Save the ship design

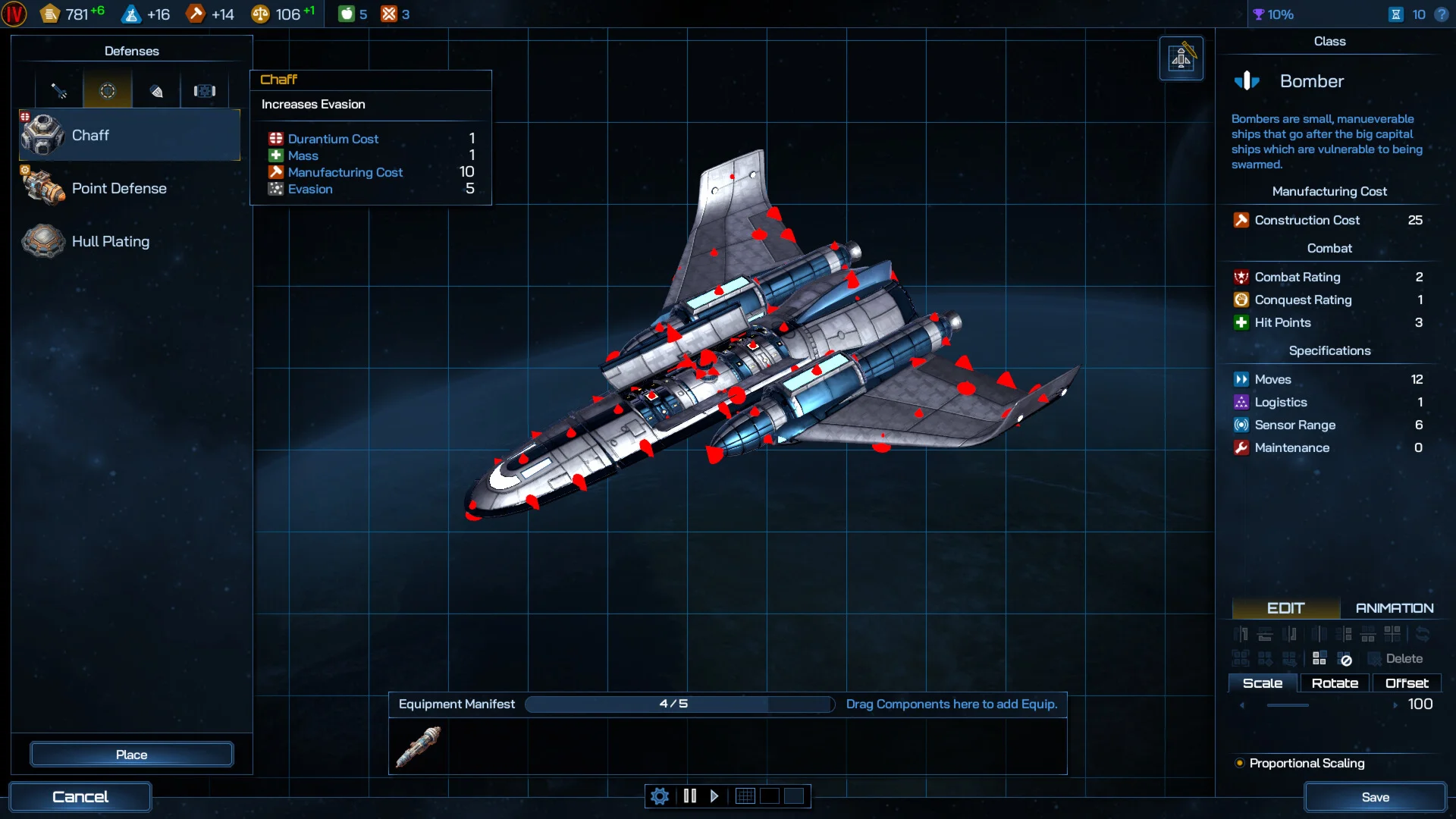(1375, 797)
